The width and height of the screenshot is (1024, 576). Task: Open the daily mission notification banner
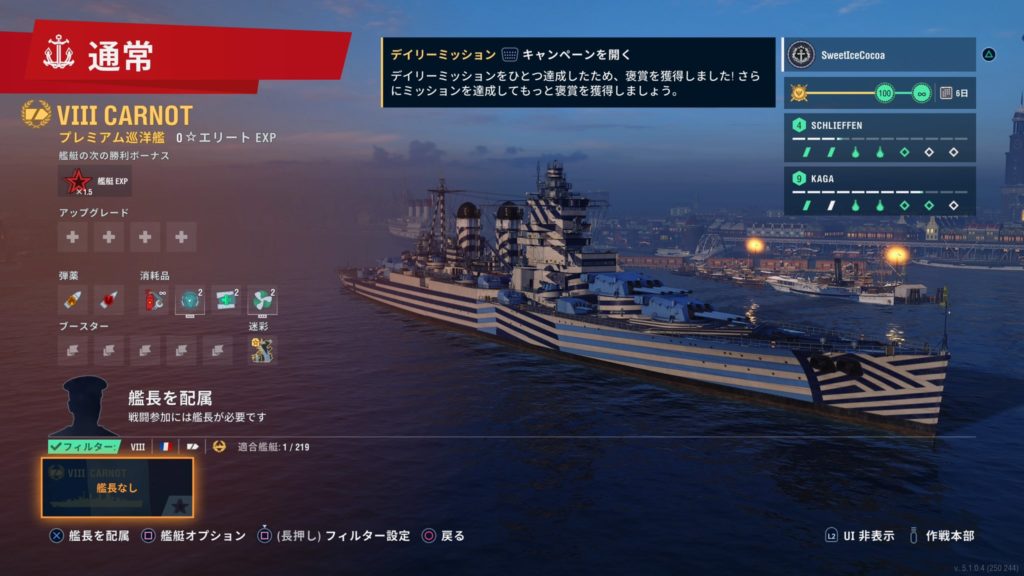[577, 72]
